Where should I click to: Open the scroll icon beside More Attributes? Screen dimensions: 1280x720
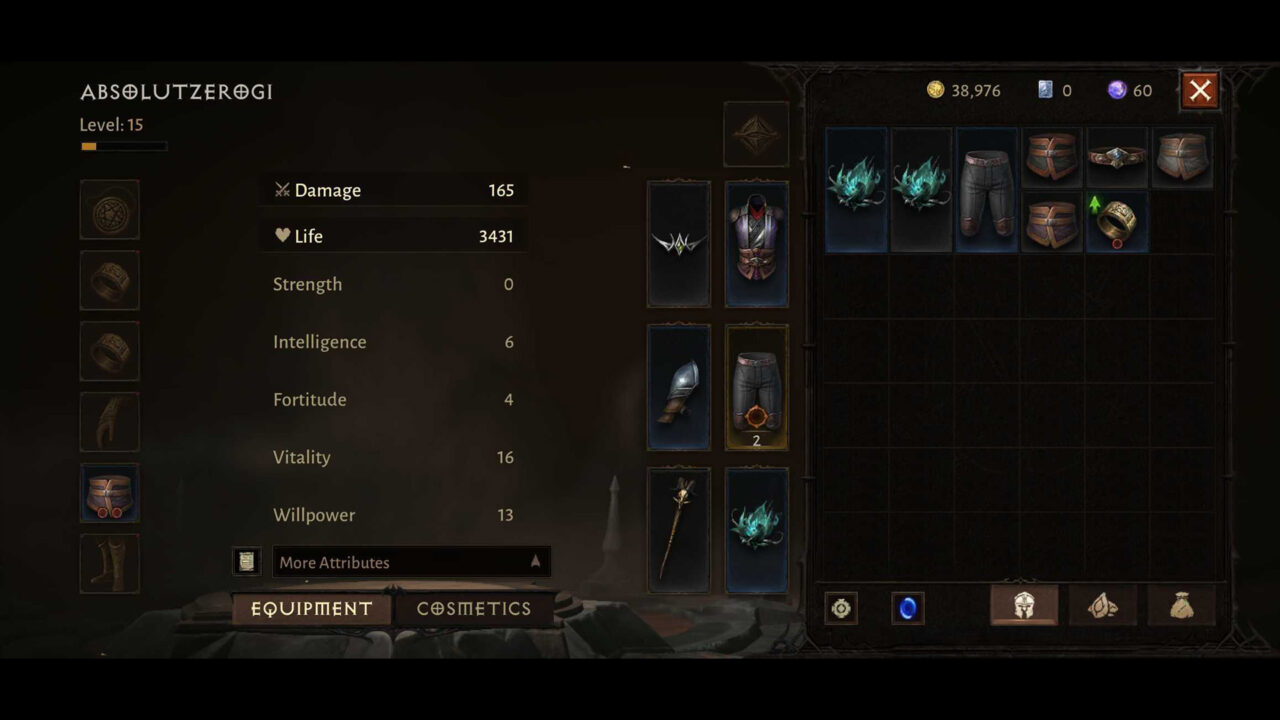click(x=246, y=561)
